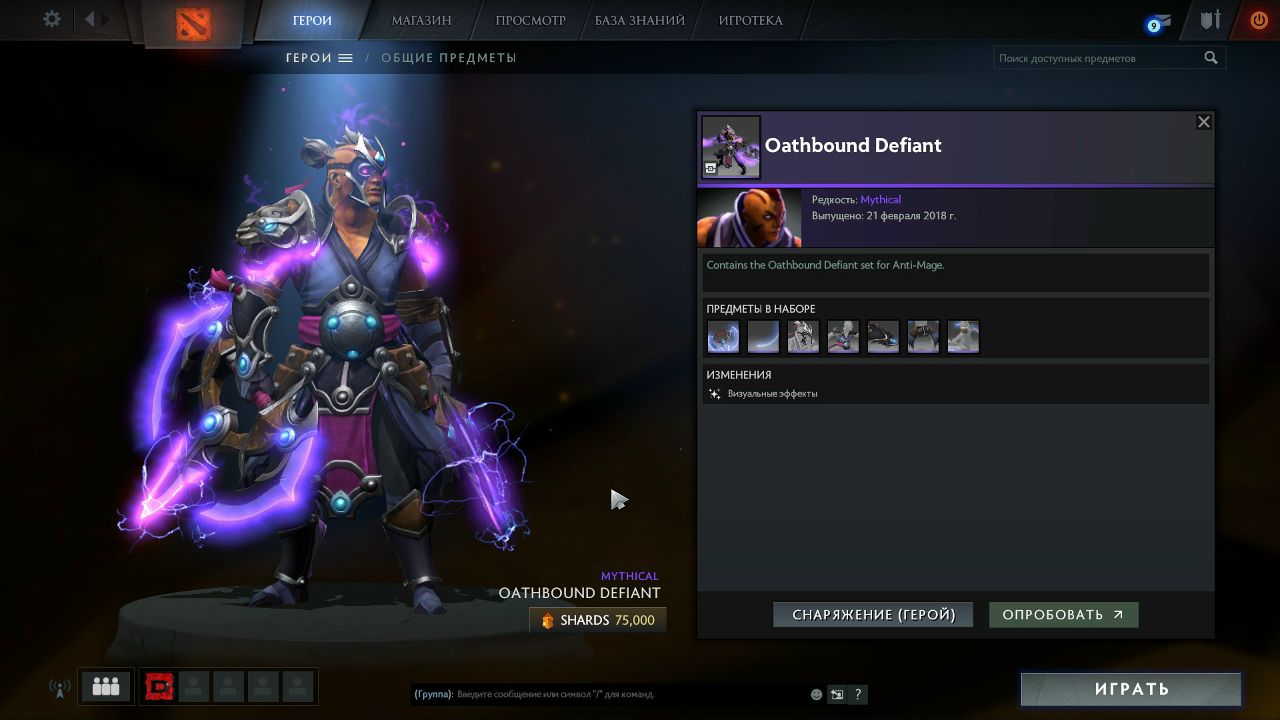1280x720 pixels.
Task: Open the БАЗА ЗНАНИЙ tab
Action: (639, 20)
